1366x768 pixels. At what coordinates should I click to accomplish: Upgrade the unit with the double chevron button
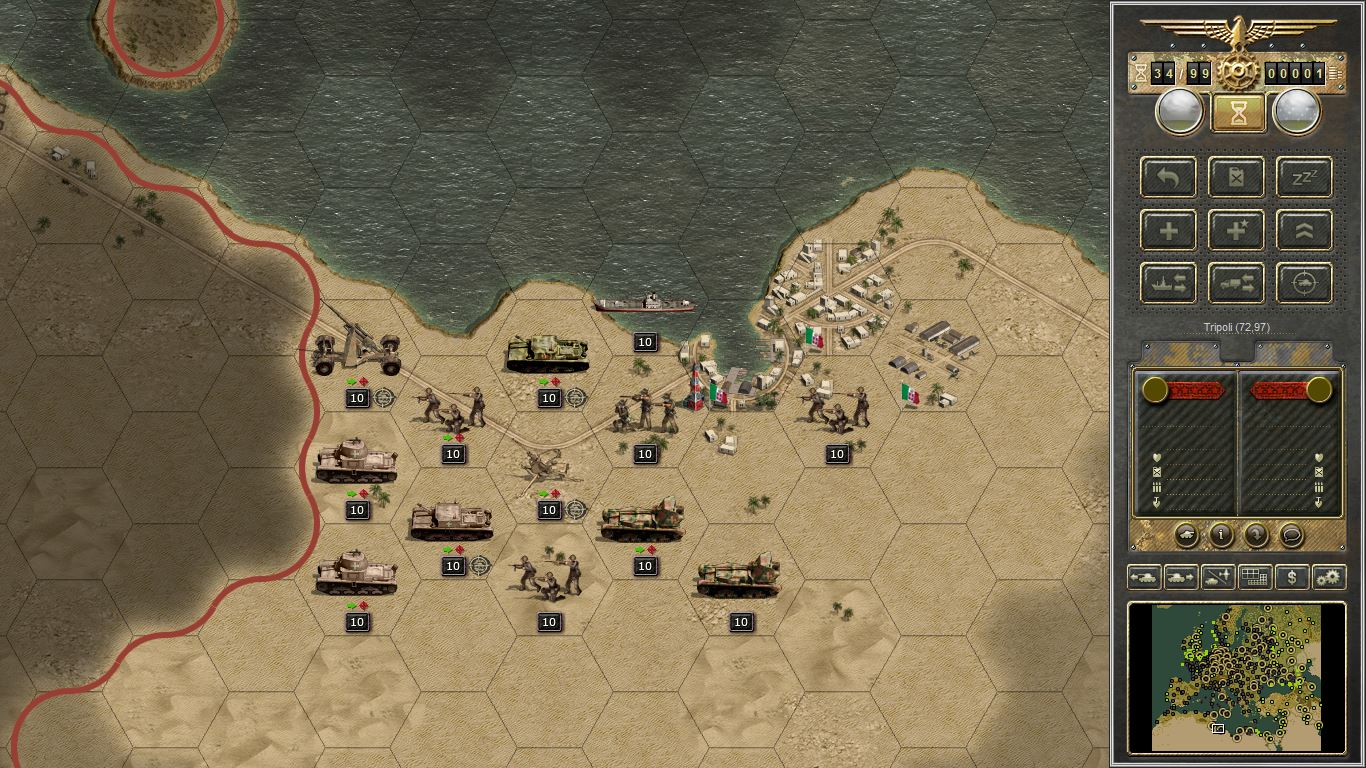coord(1304,231)
